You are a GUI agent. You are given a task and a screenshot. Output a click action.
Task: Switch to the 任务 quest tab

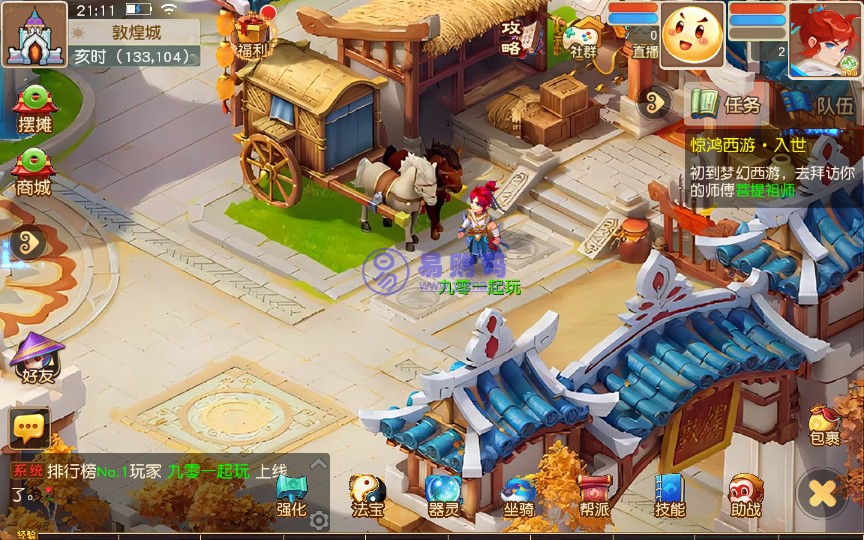point(729,103)
